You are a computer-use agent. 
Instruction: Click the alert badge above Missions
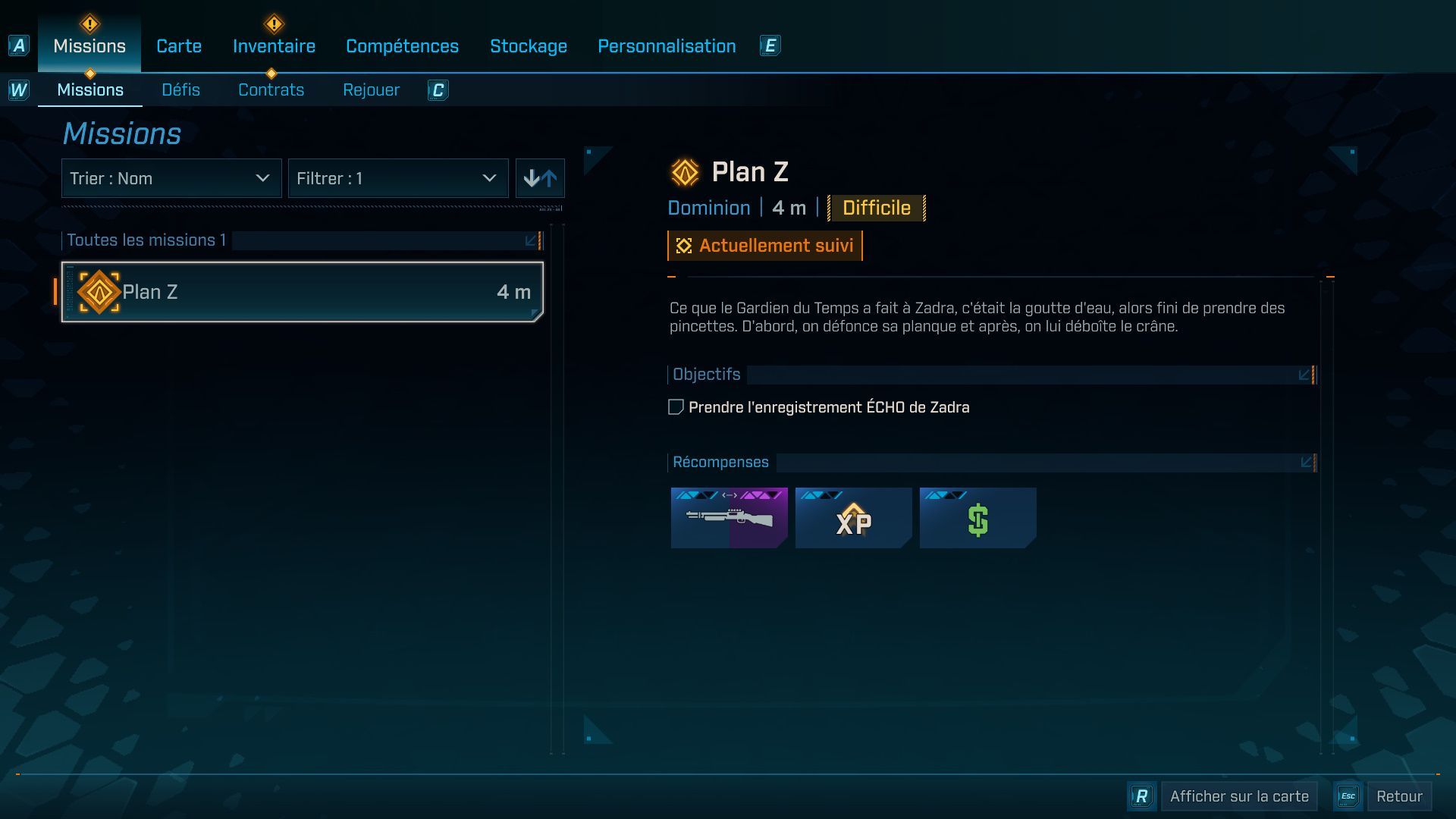[89, 23]
